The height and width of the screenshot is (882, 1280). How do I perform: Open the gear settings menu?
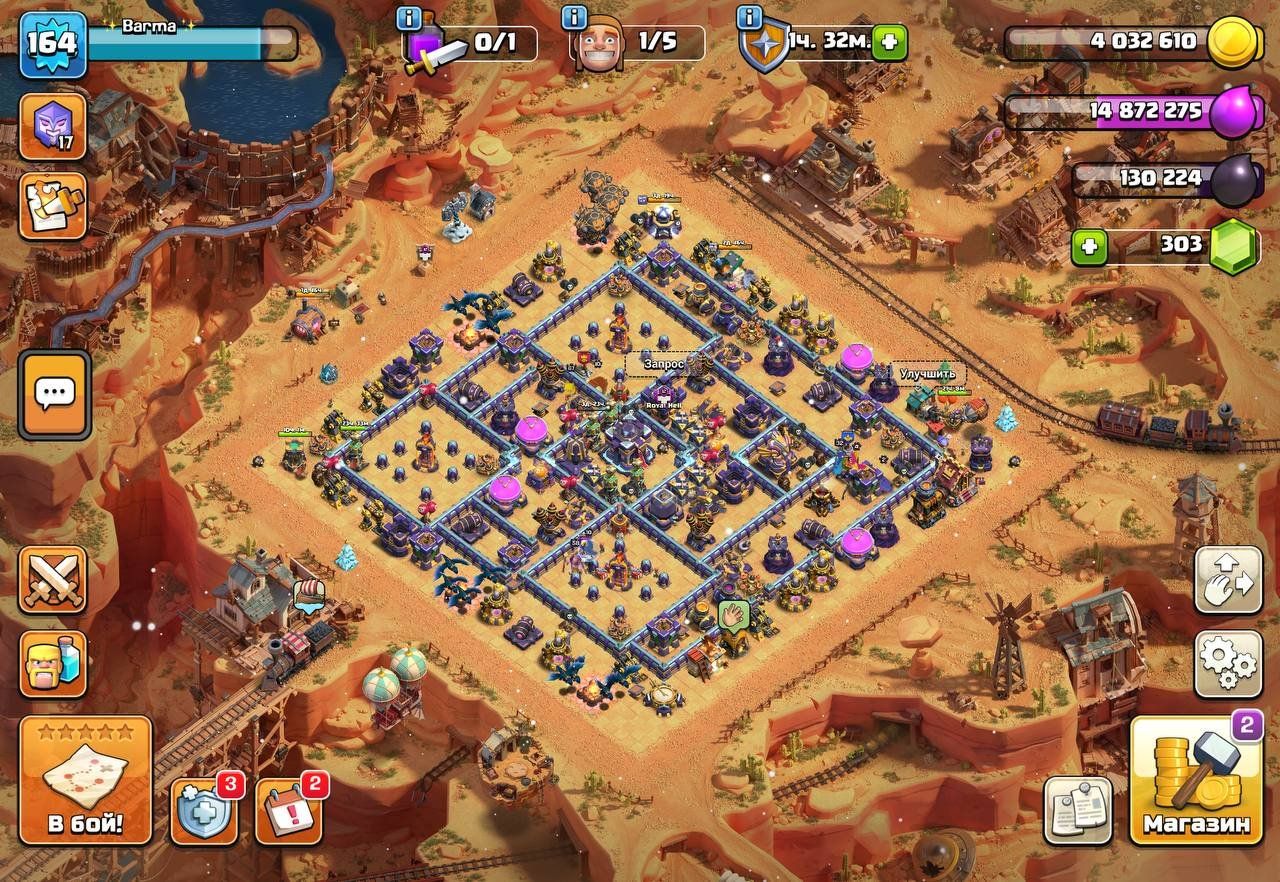(x=1228, y=664)
